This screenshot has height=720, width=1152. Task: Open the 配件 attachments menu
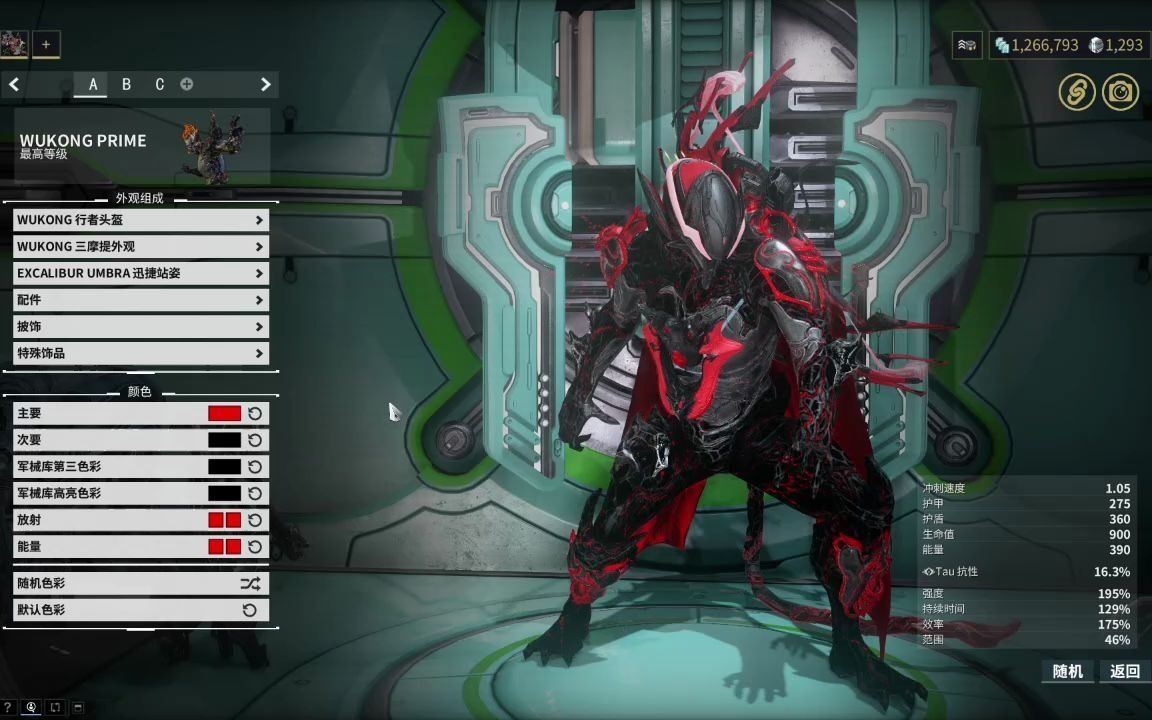[x=140, y=300]
